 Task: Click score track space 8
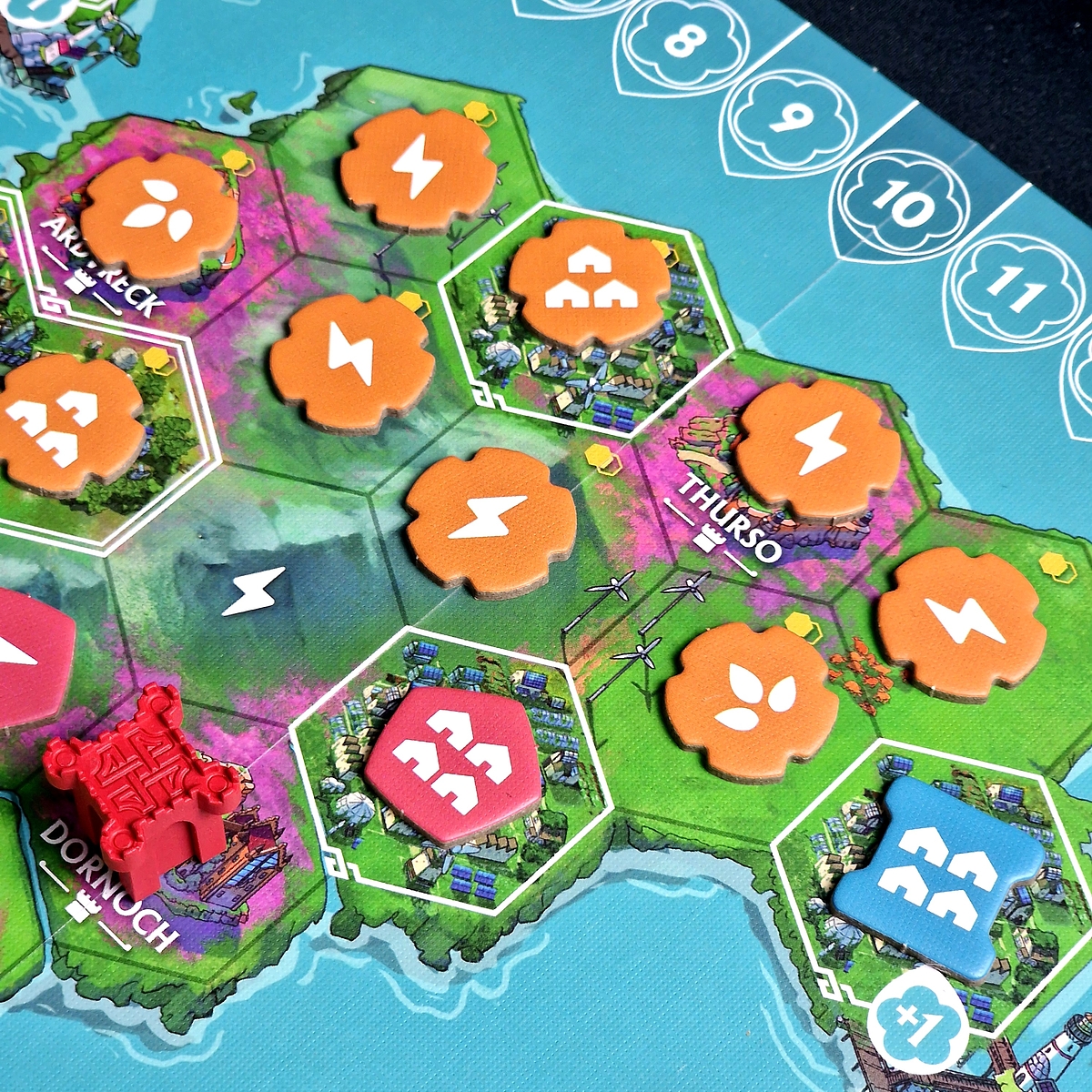(686, 39)
